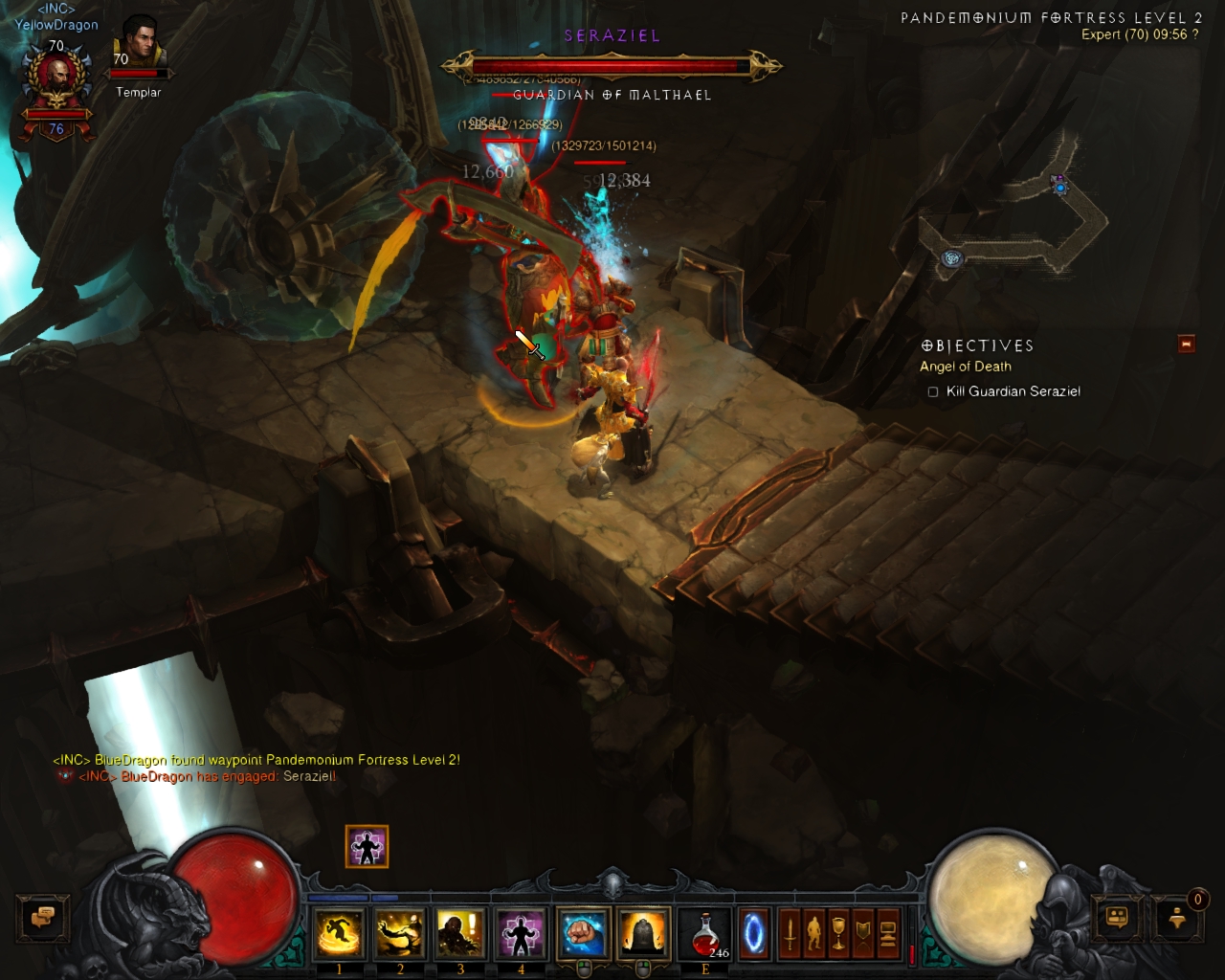Activate the first skill with the leaping figure
1225x980 pixels.
(339, 933)
